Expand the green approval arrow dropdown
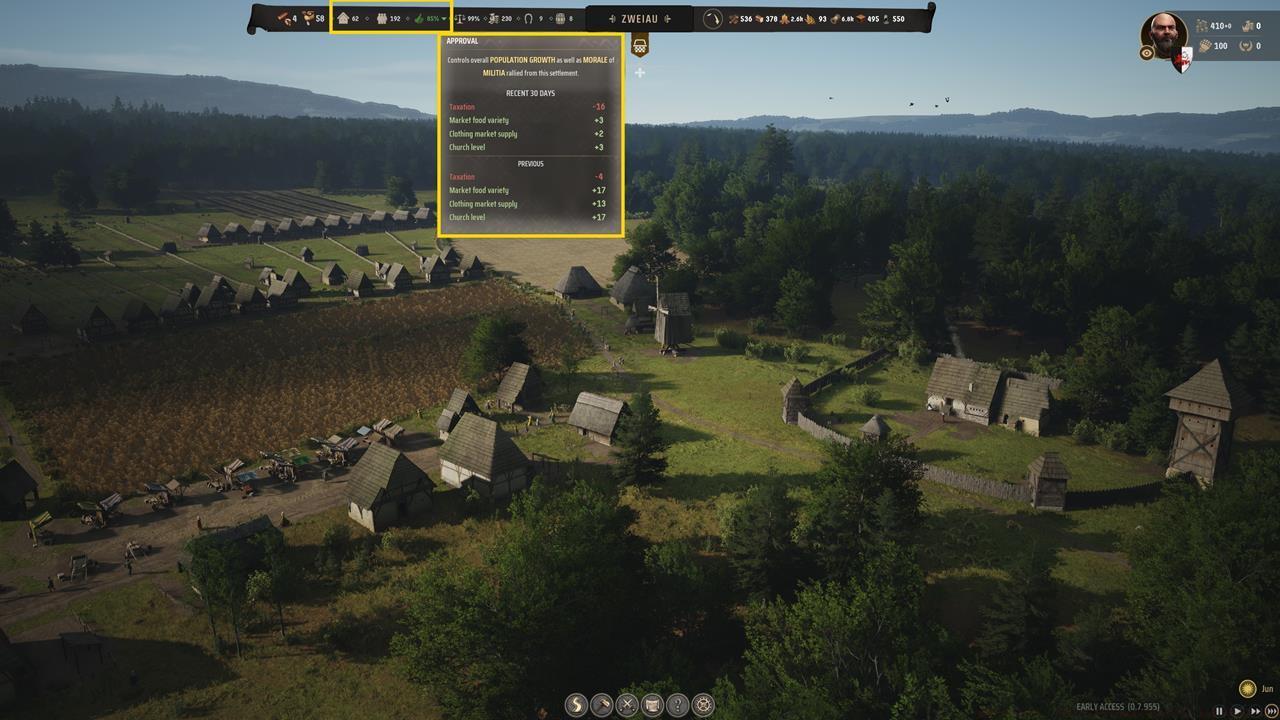Screen dimensions: 1280x720 (x=444, y=18)
